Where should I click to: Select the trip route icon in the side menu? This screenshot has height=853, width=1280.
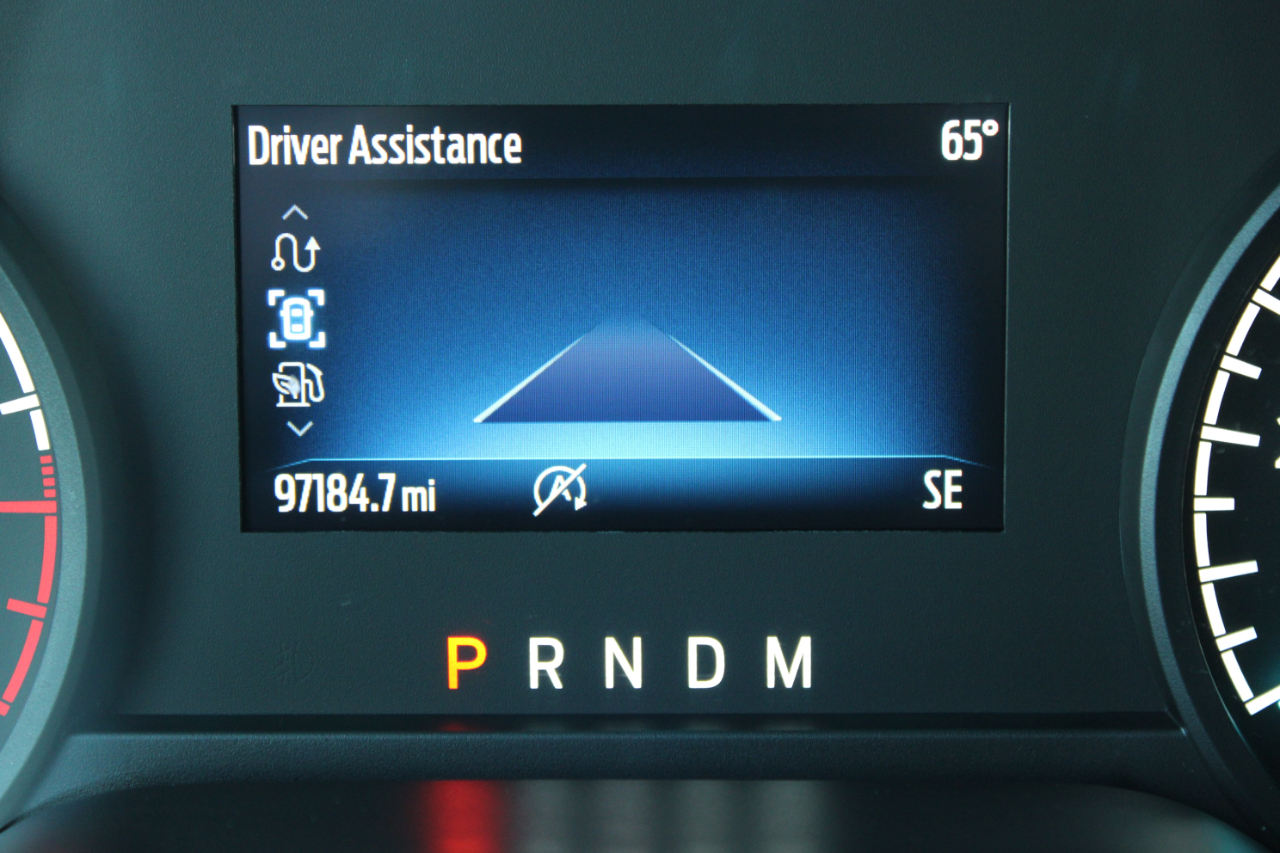pos(296,254)
